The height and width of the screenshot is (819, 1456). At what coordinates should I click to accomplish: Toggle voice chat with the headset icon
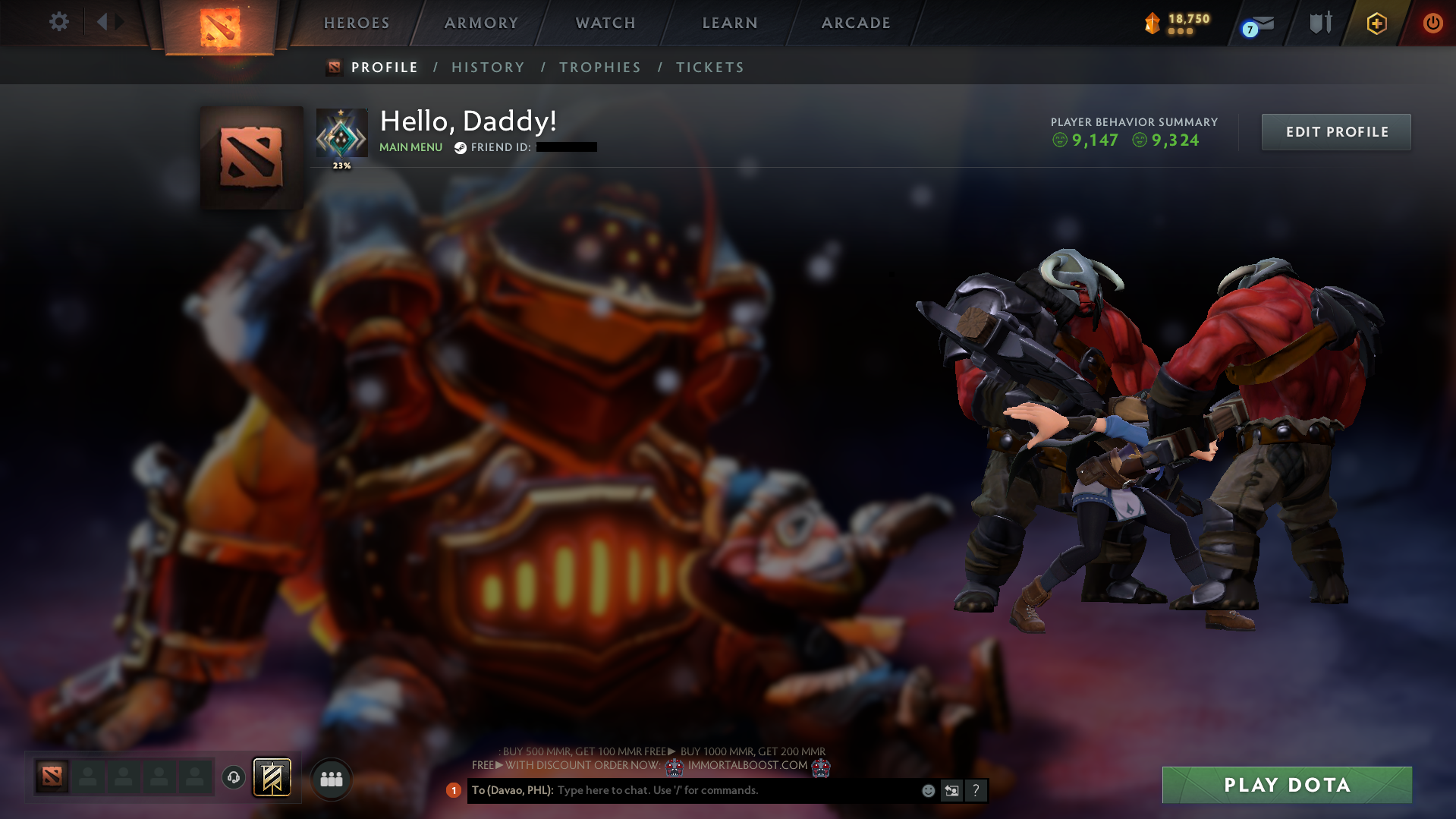(x=233, y=778)
